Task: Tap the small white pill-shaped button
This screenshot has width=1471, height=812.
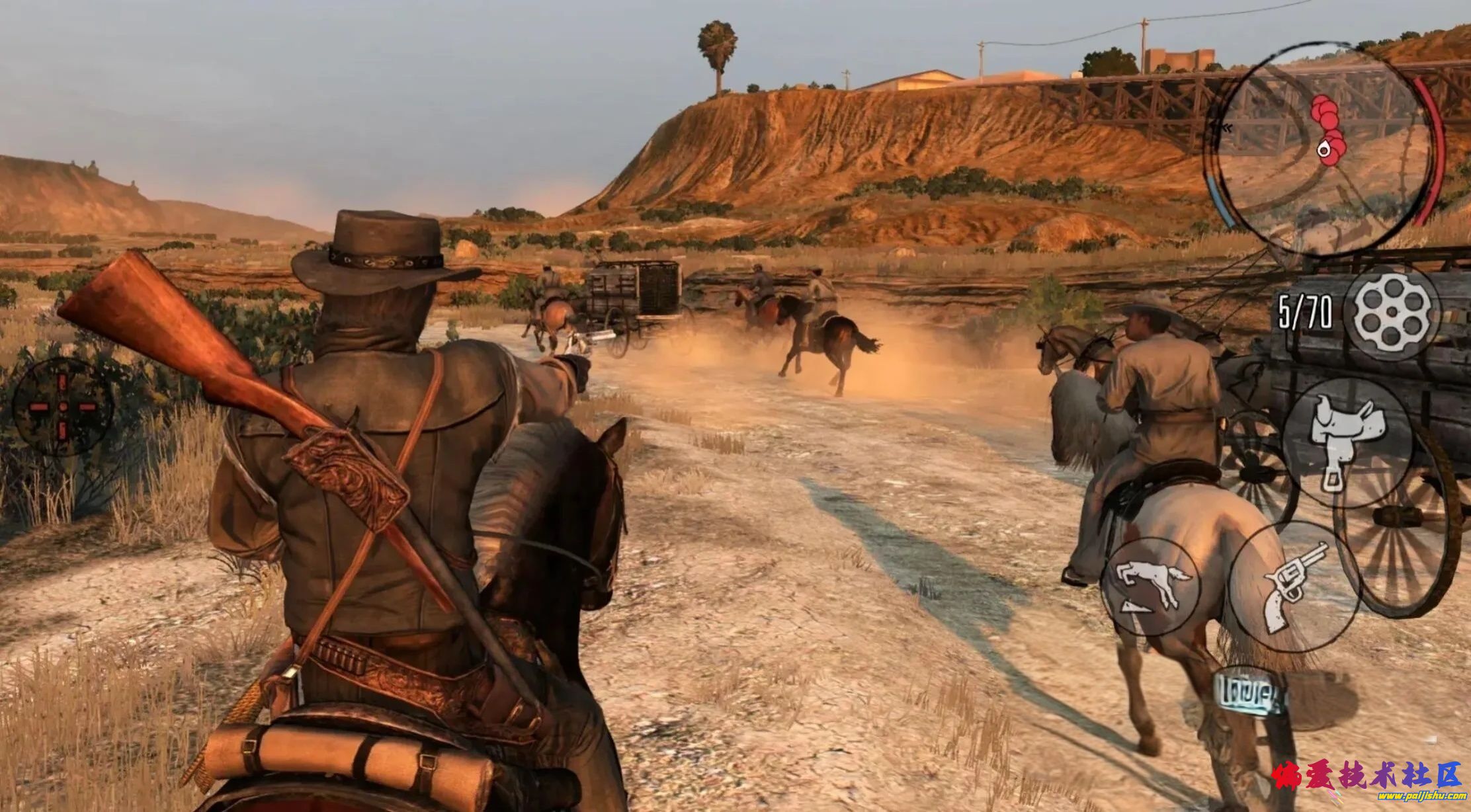Action: pos(1249,694)
